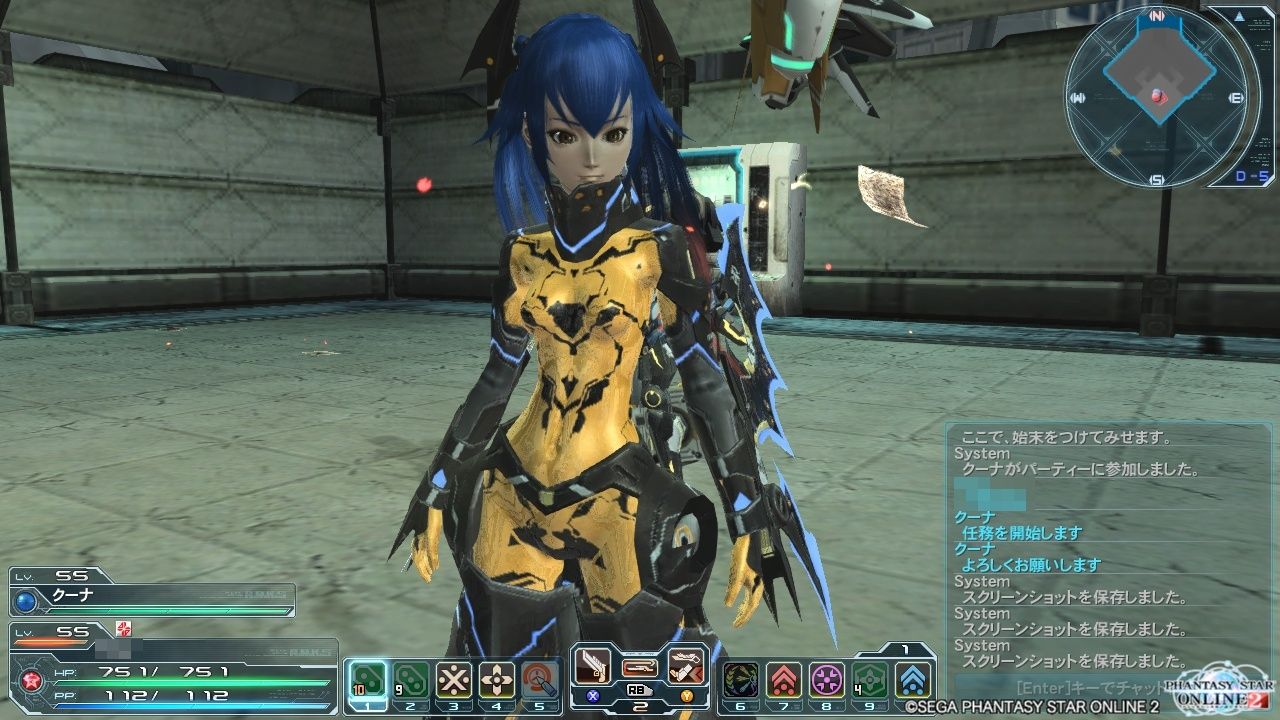Screen dimensions: 1280x720
Task: Select the yellow weapon icon beside the Y button
Action: coord(687,665)
